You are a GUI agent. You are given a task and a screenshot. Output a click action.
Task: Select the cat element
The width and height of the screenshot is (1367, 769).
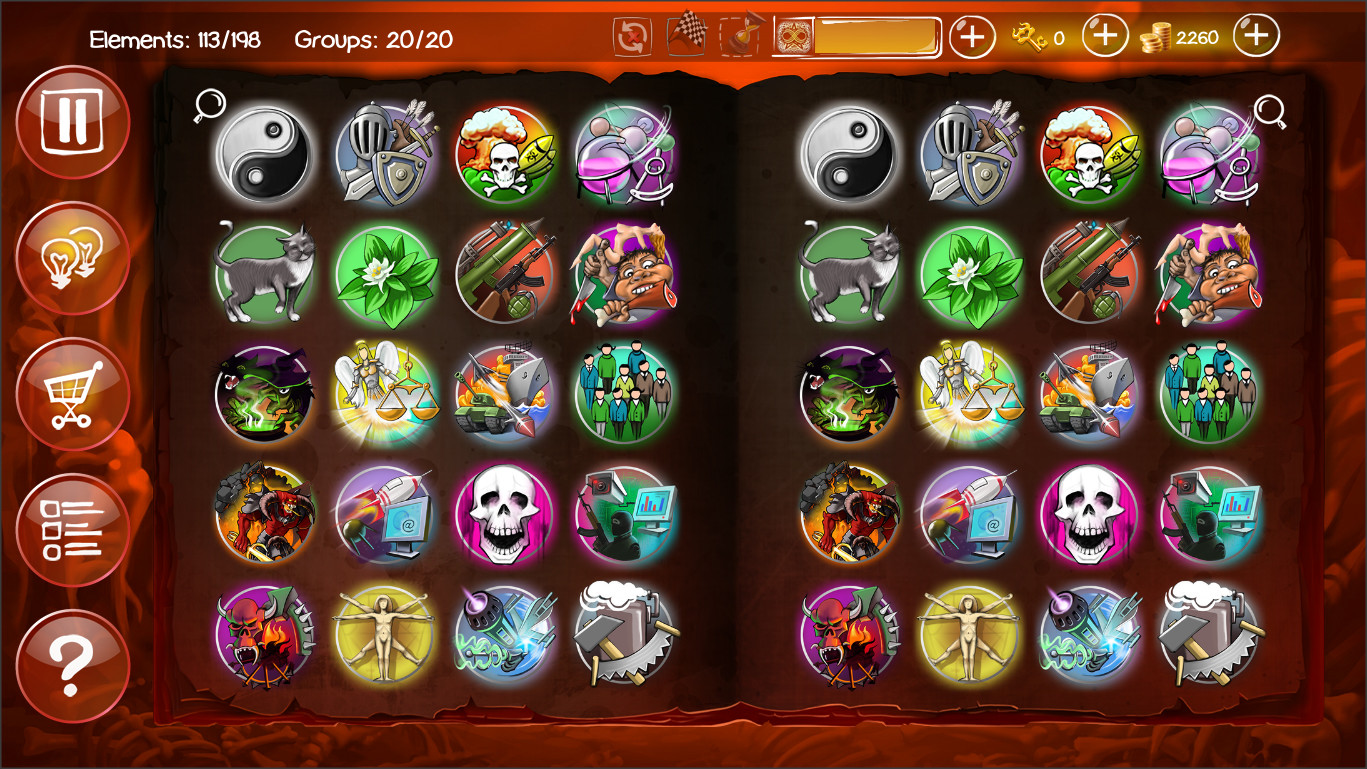coord(262,273)
